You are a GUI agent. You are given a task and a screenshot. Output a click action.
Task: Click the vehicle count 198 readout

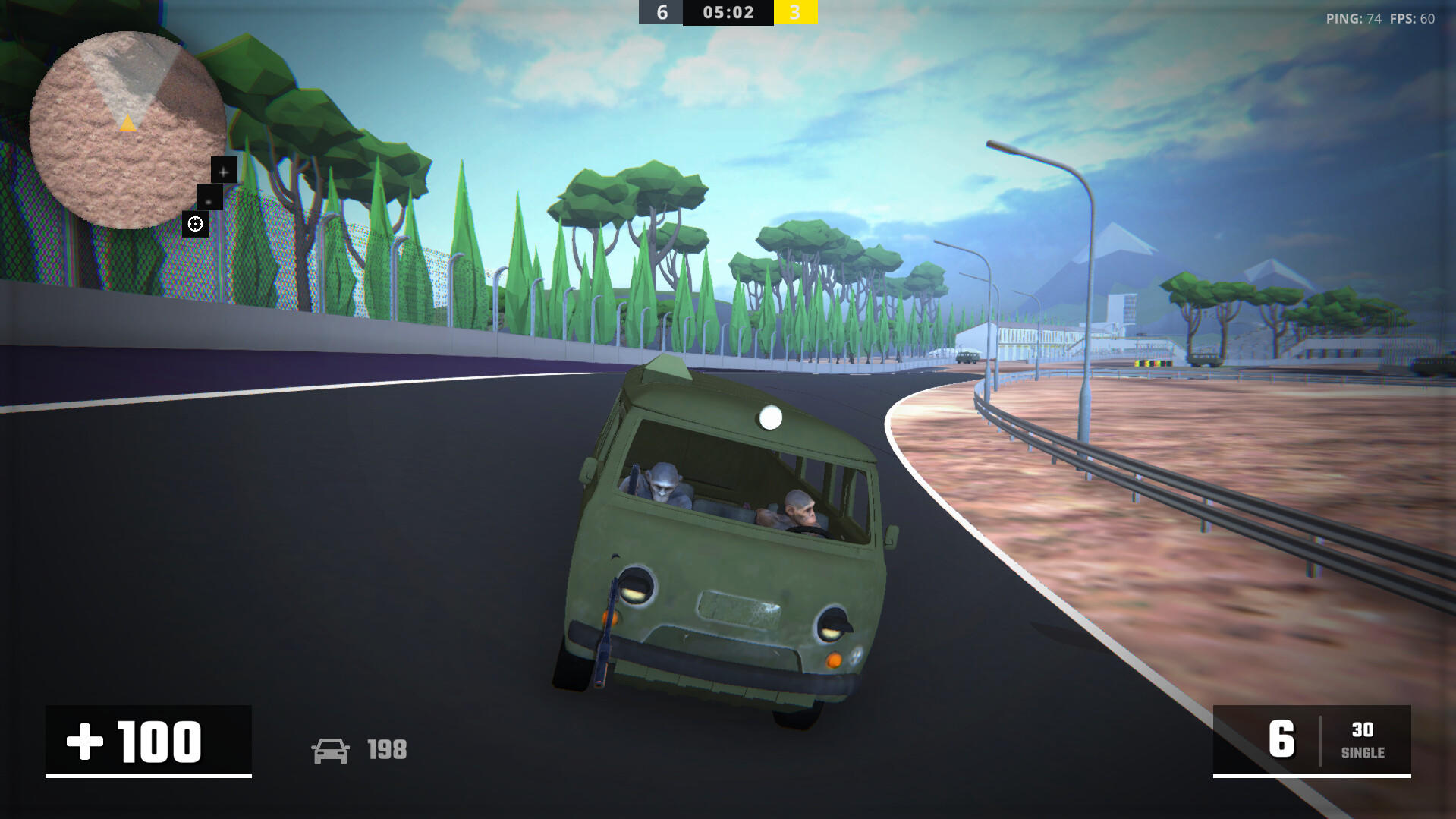(386, 751)
